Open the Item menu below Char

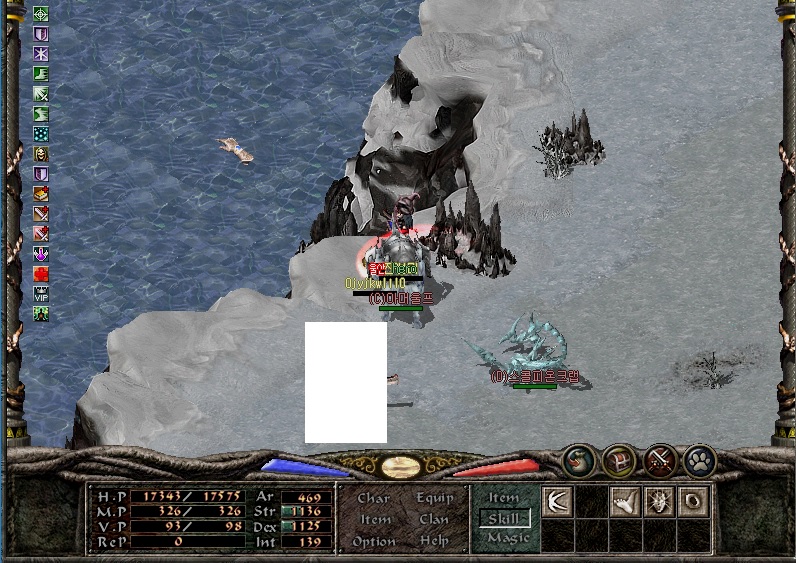pos(375,520)
